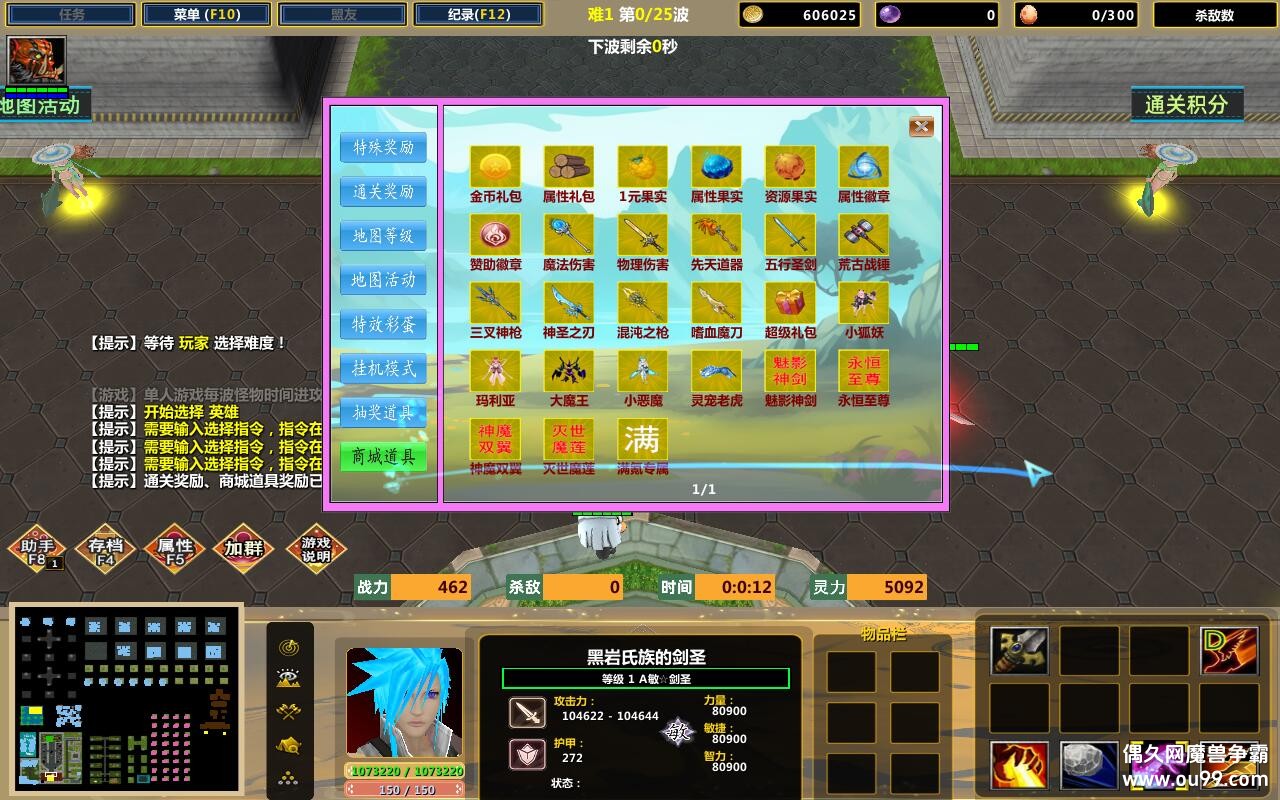Select the 金币礼包 gold gift pack icon
The width and height of the screenshot is (1280, 800).
(x=495, y=168)
